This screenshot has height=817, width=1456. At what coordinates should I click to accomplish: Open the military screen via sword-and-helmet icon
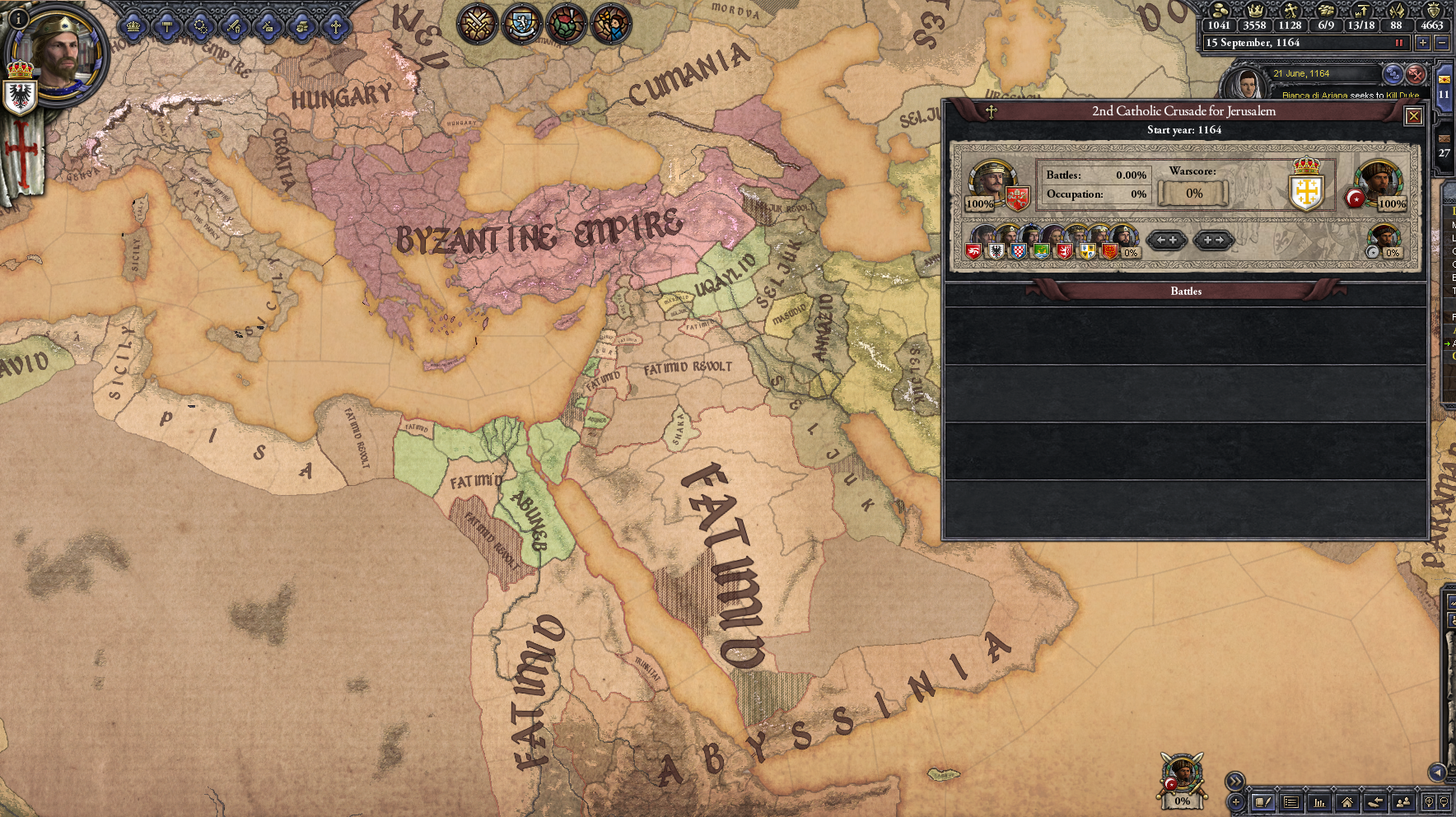coord(236,27)
